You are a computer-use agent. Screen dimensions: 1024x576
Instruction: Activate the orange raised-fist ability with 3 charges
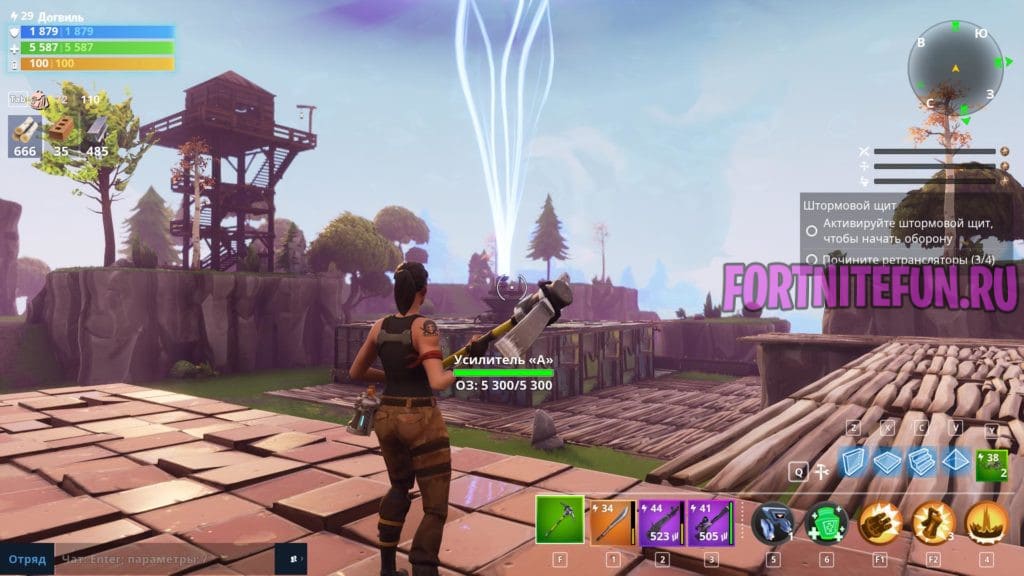tap(932, 522)
